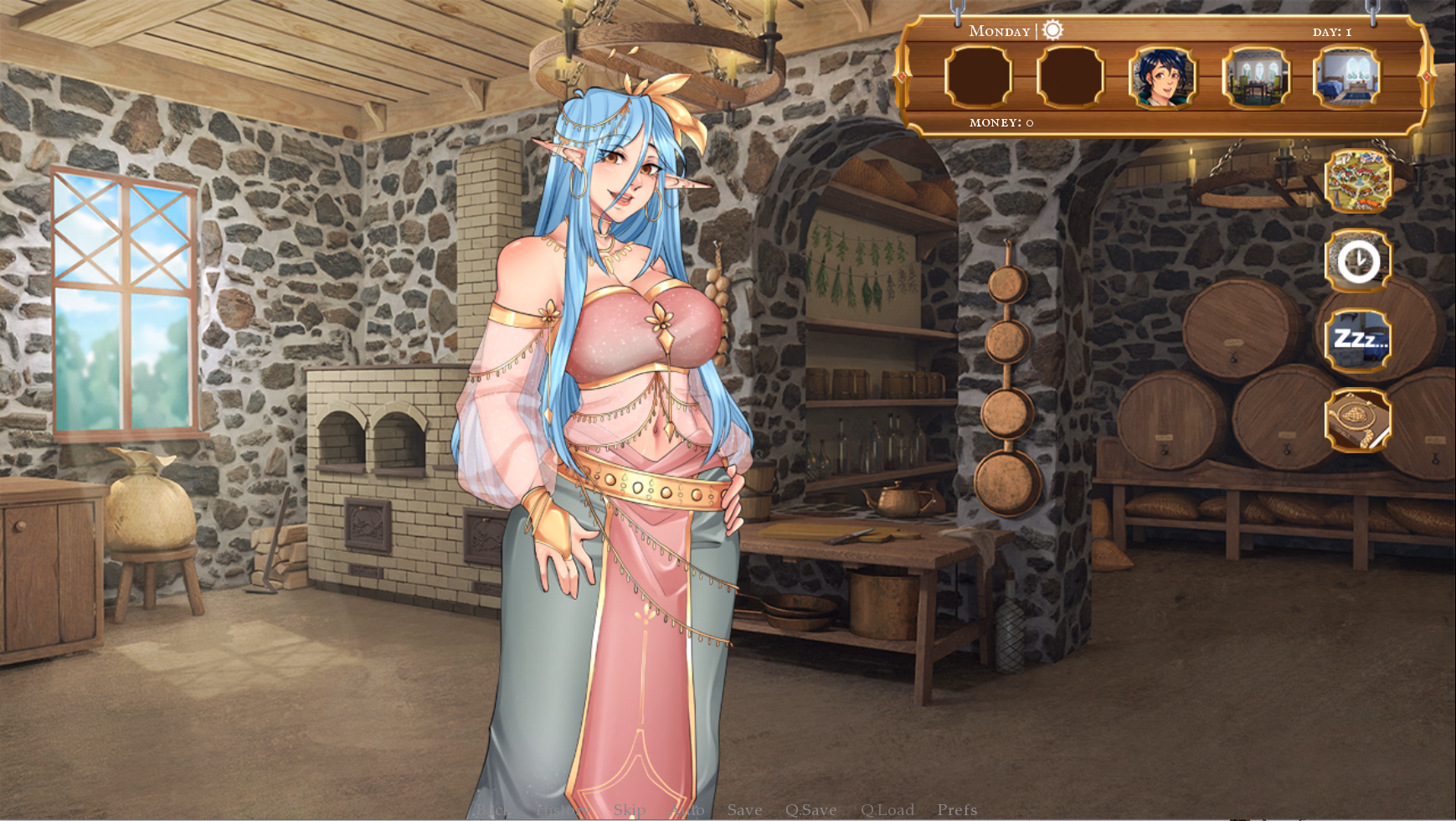The image size is (1456, 821).
Task: Open the History screen
Action: (559, 810)
